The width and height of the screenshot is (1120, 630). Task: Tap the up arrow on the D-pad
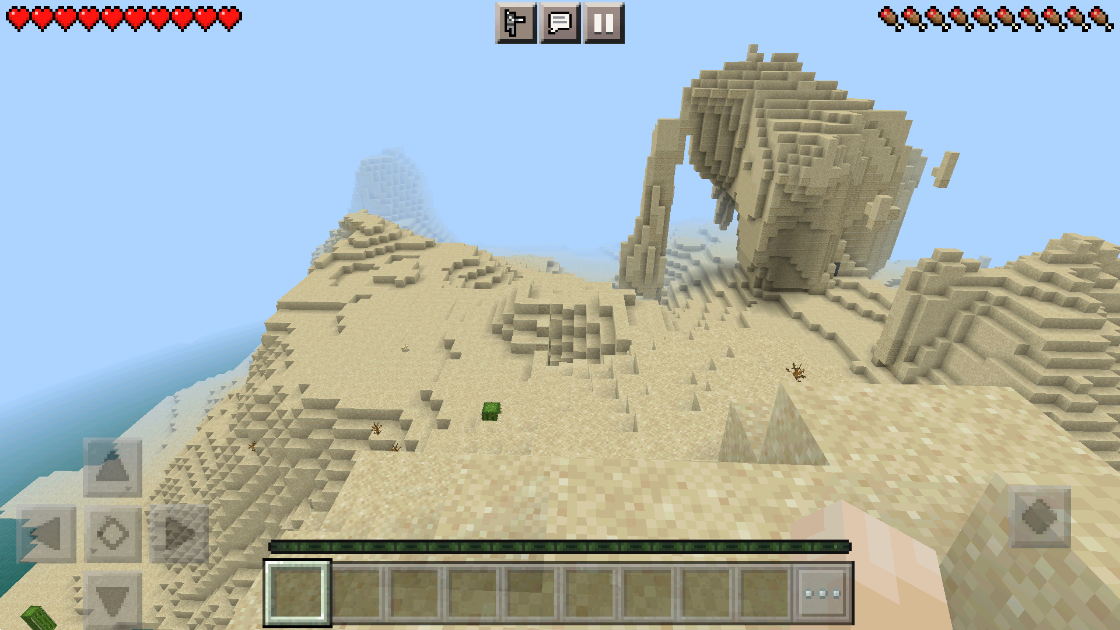112,467
